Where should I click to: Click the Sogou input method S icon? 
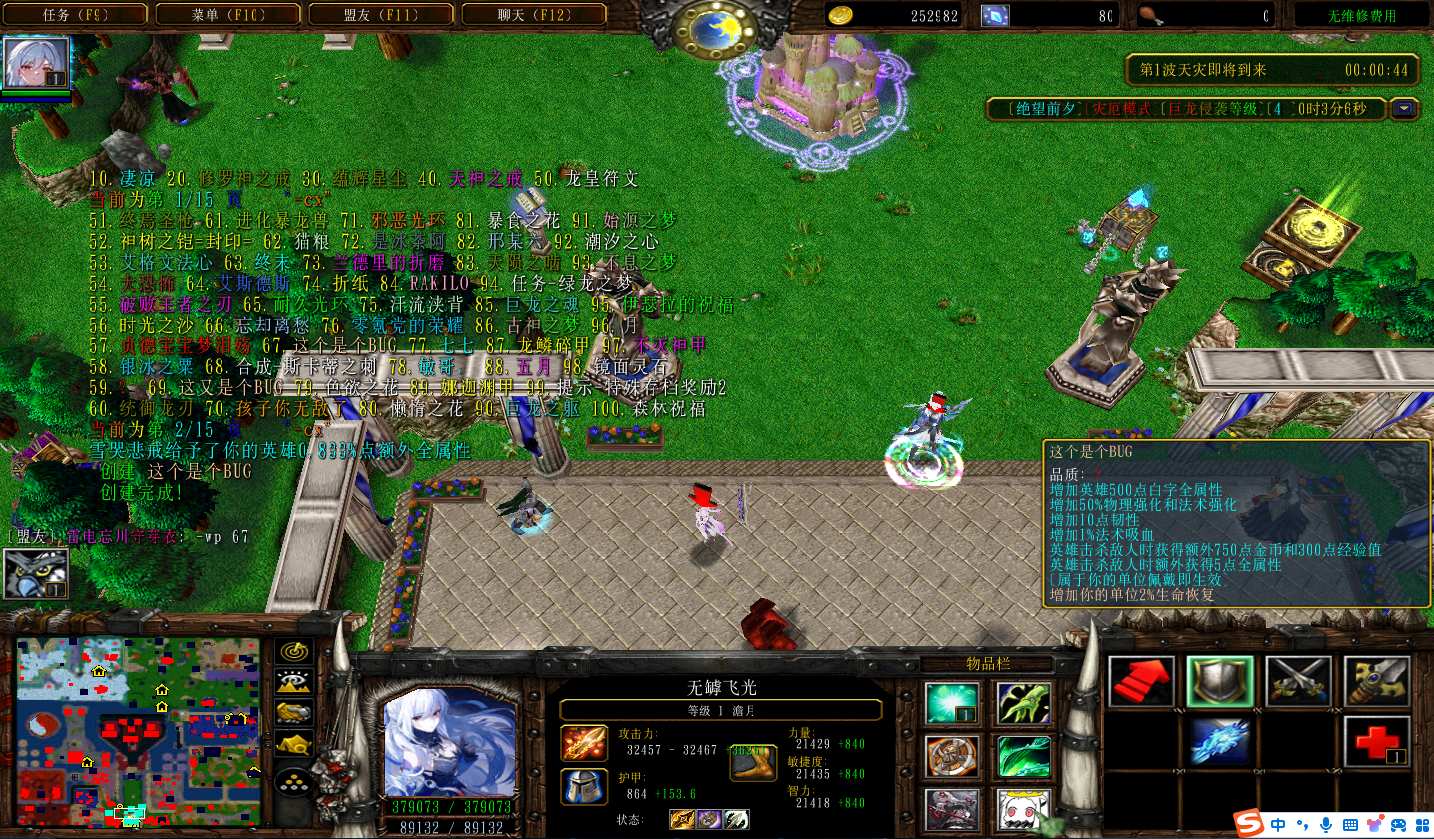pos(1247,824)
